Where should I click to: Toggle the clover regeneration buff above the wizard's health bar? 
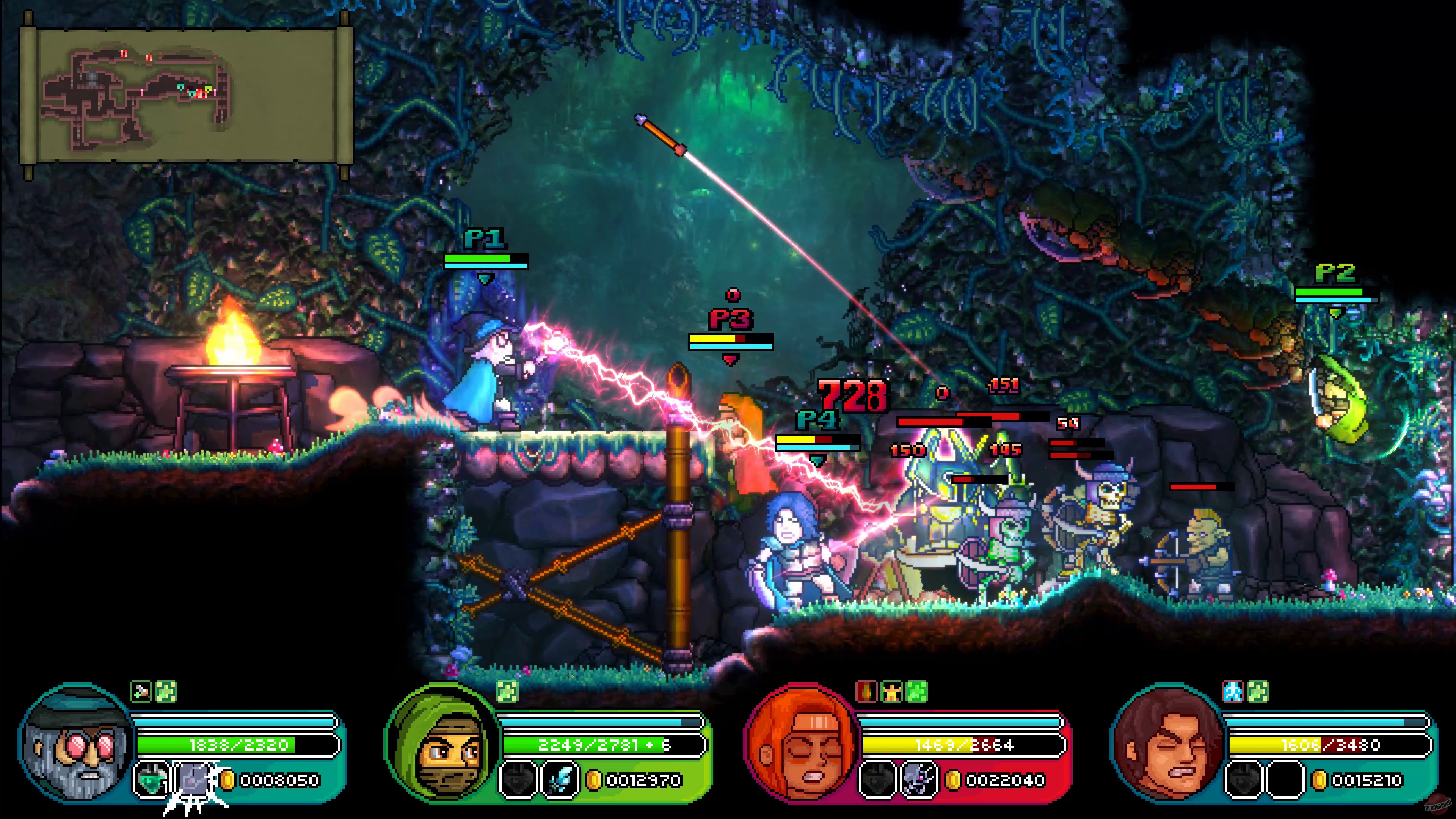point(166,692)
